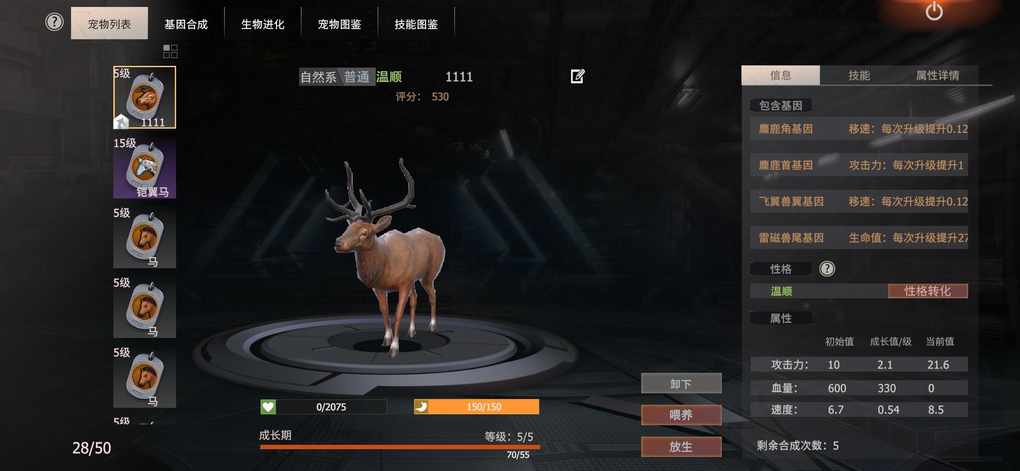1020x471 pixels.
Task: Open the 技能图鉴 tab
Action: [x=416, y=23]
